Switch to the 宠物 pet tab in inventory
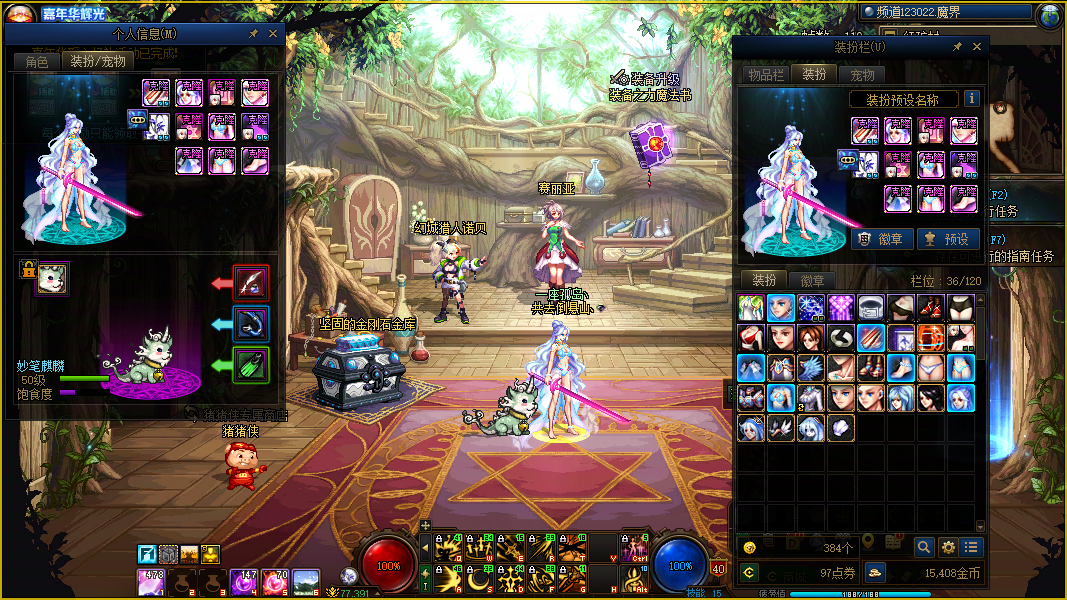This screenshot has width=1067, height=600. pyautogui.click(x=862, y=75)
